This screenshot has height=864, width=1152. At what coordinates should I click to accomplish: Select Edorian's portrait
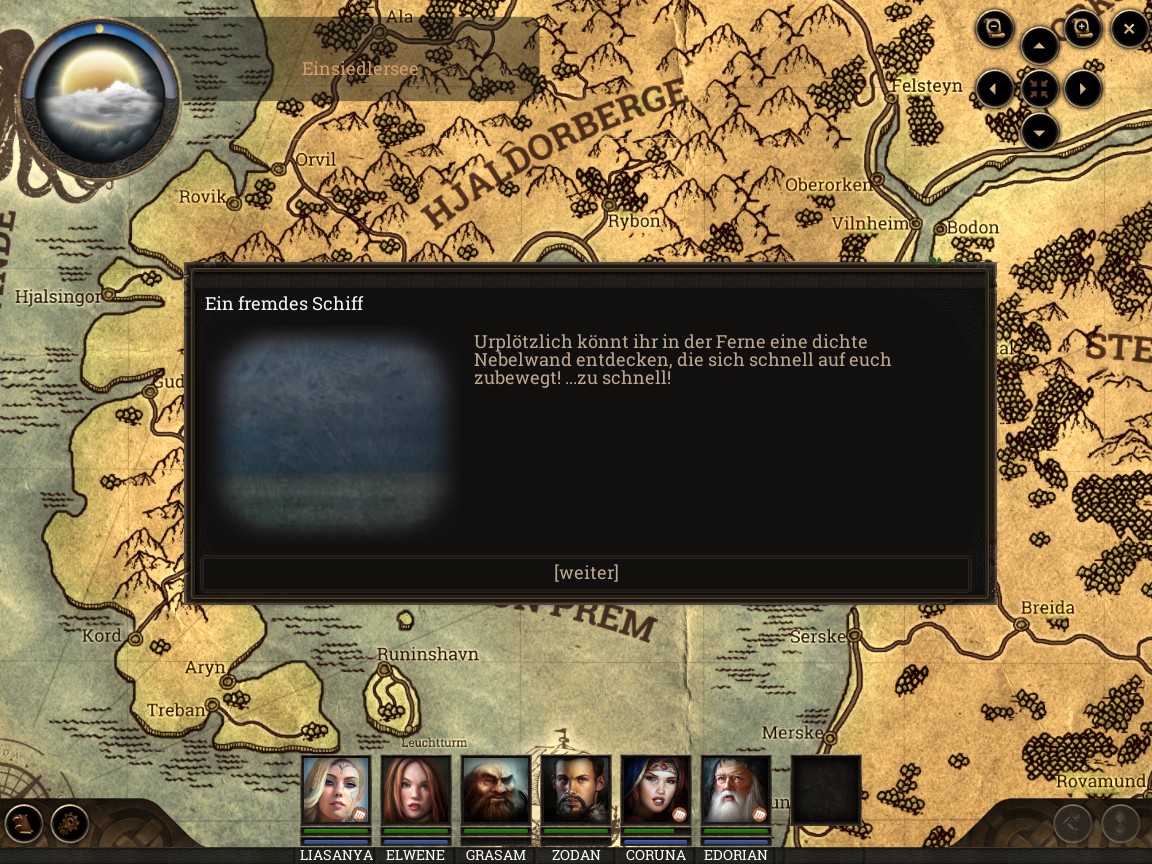(x=736, y=790)
